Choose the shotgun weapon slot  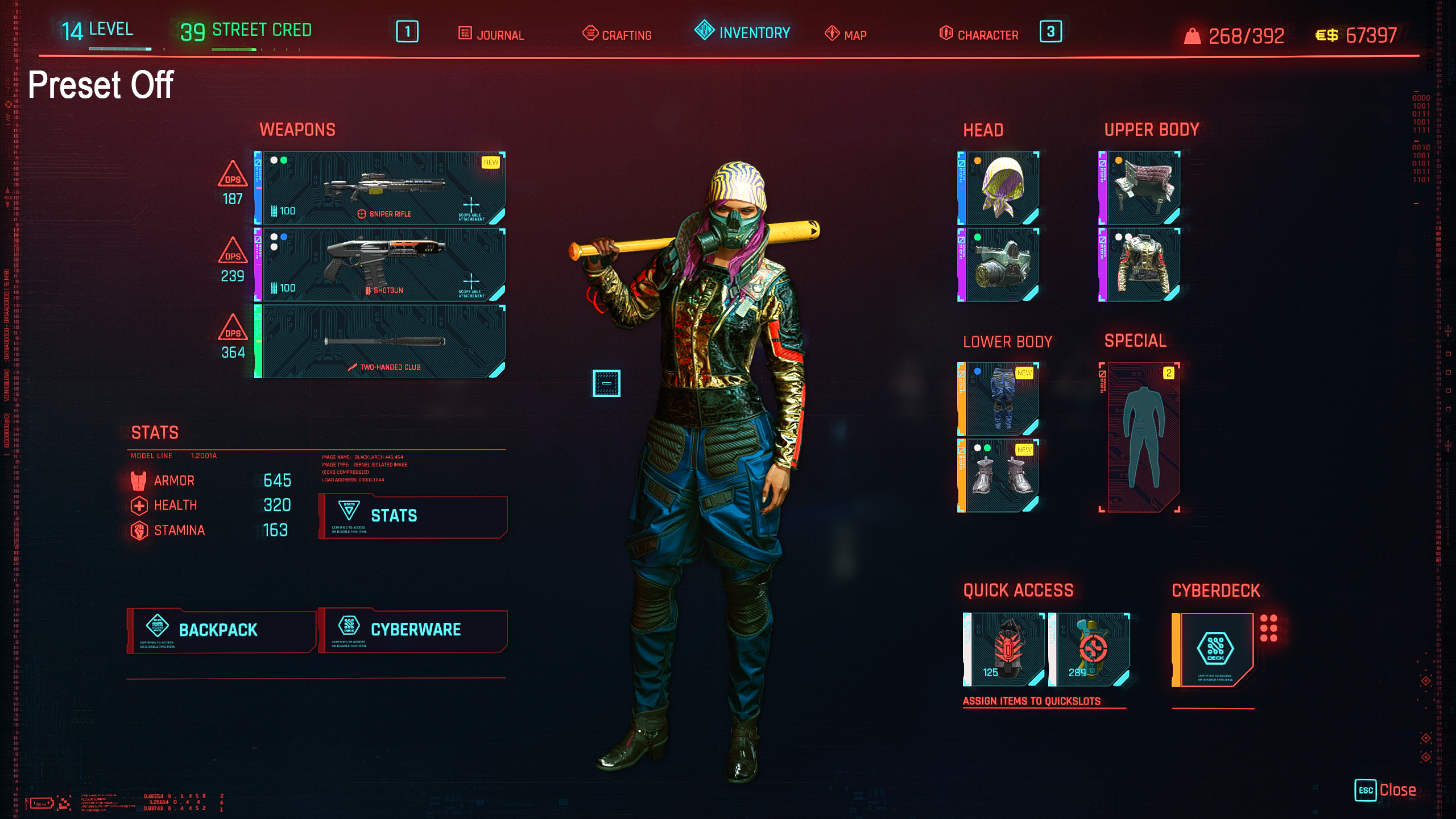(382, 264)
